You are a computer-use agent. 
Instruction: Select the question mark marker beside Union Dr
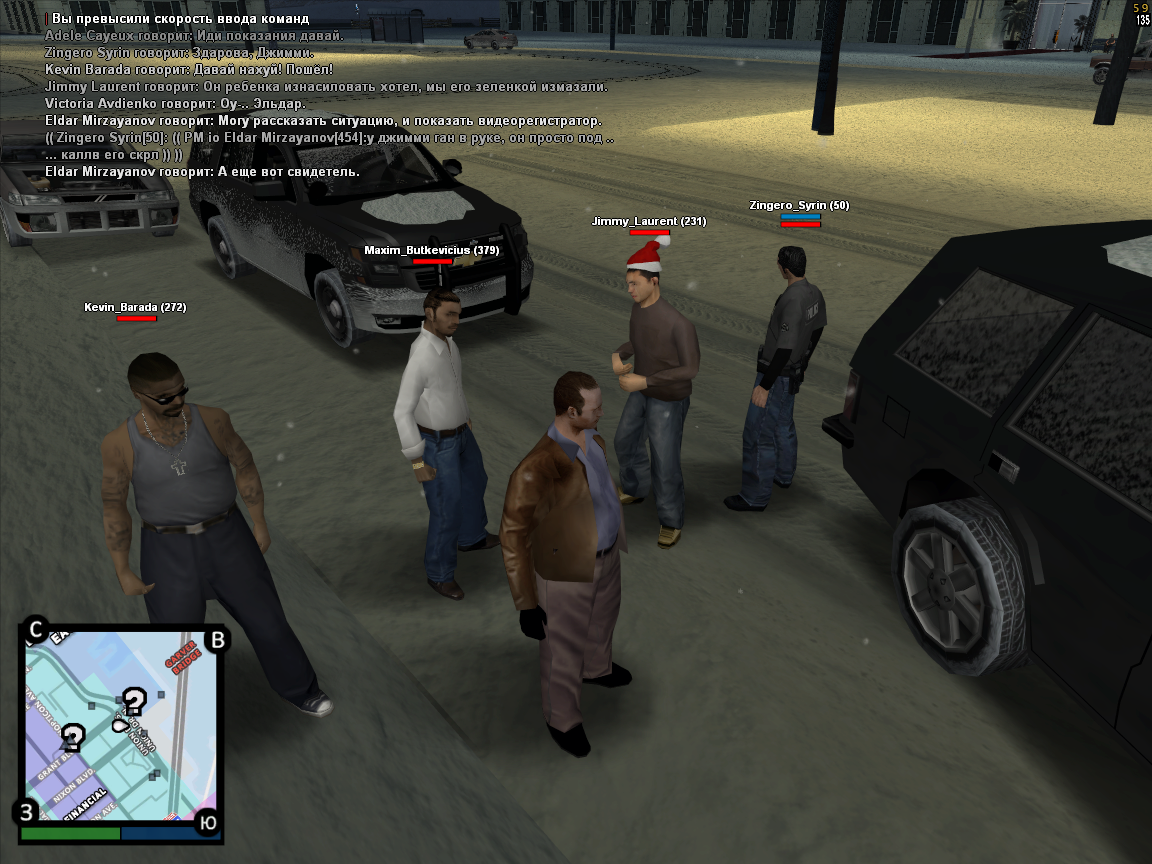134,701
